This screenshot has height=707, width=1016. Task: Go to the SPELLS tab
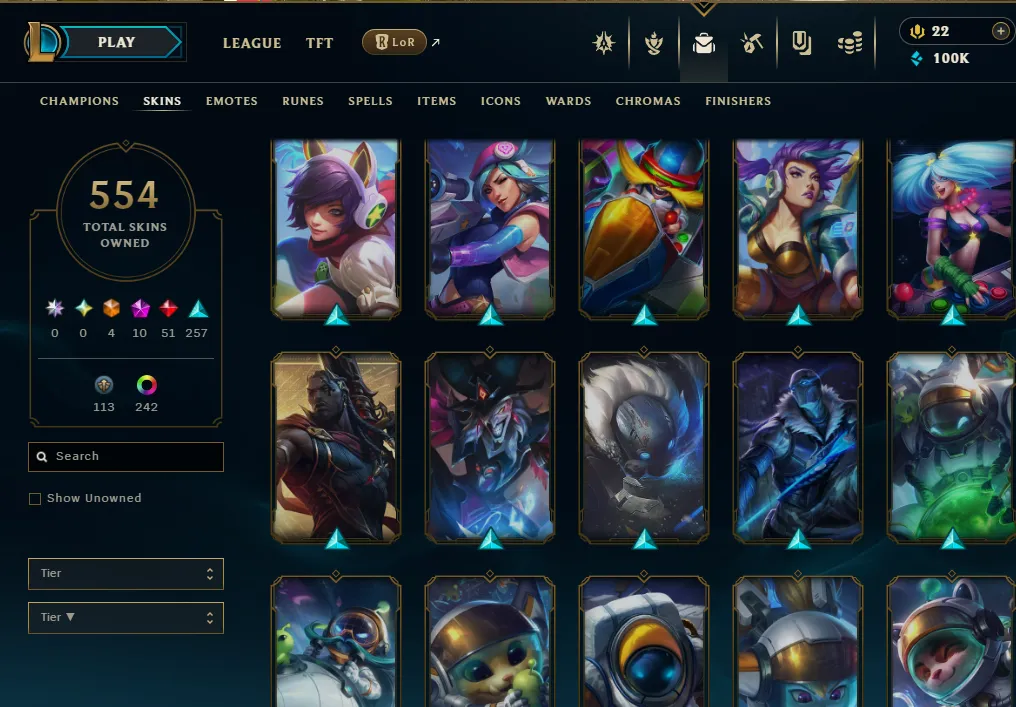370,101
